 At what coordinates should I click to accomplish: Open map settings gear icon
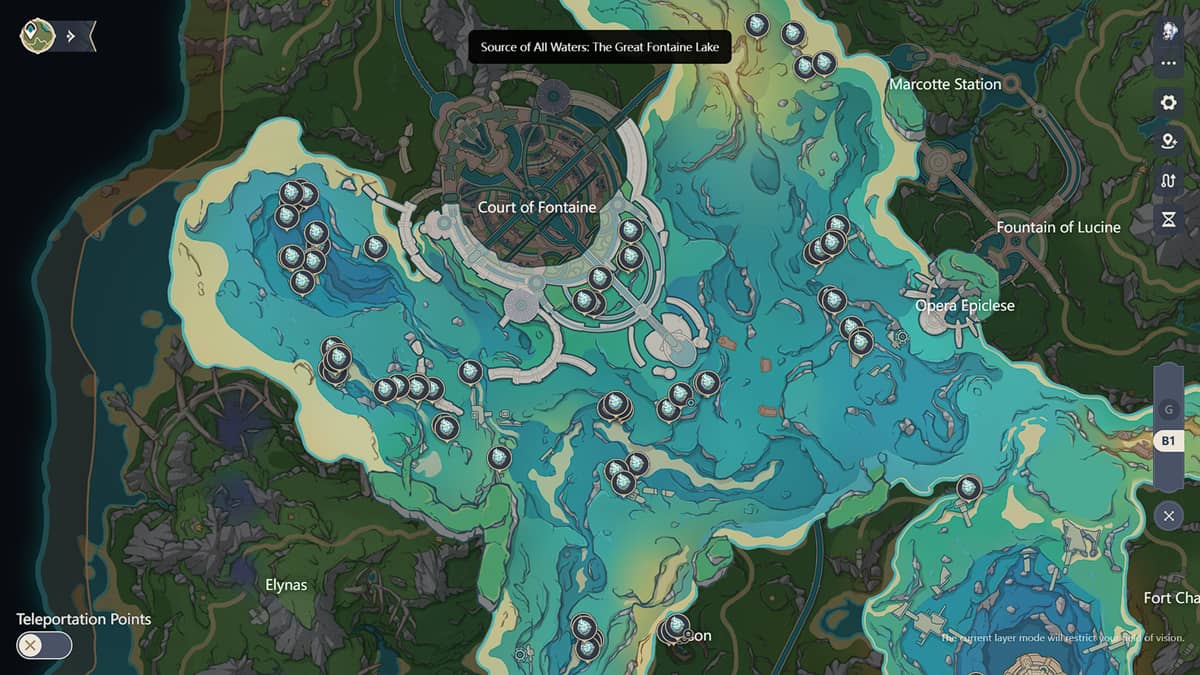click(x=1168, y=102)
